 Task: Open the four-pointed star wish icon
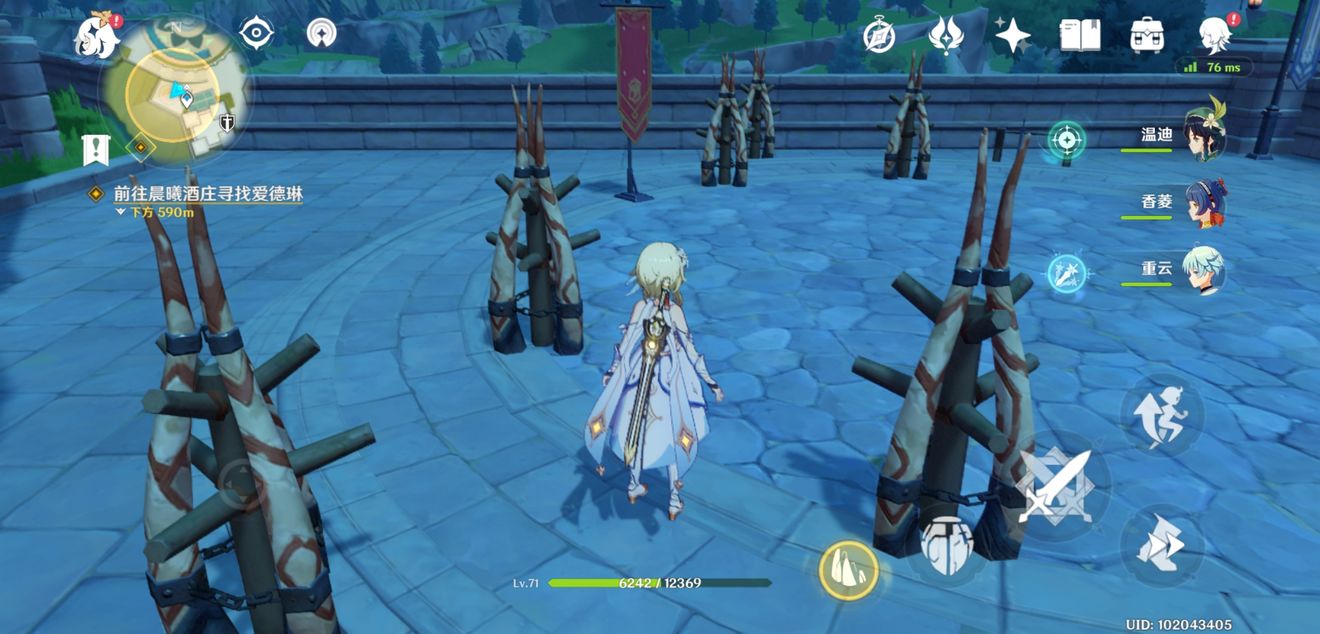click(1012, 36)
